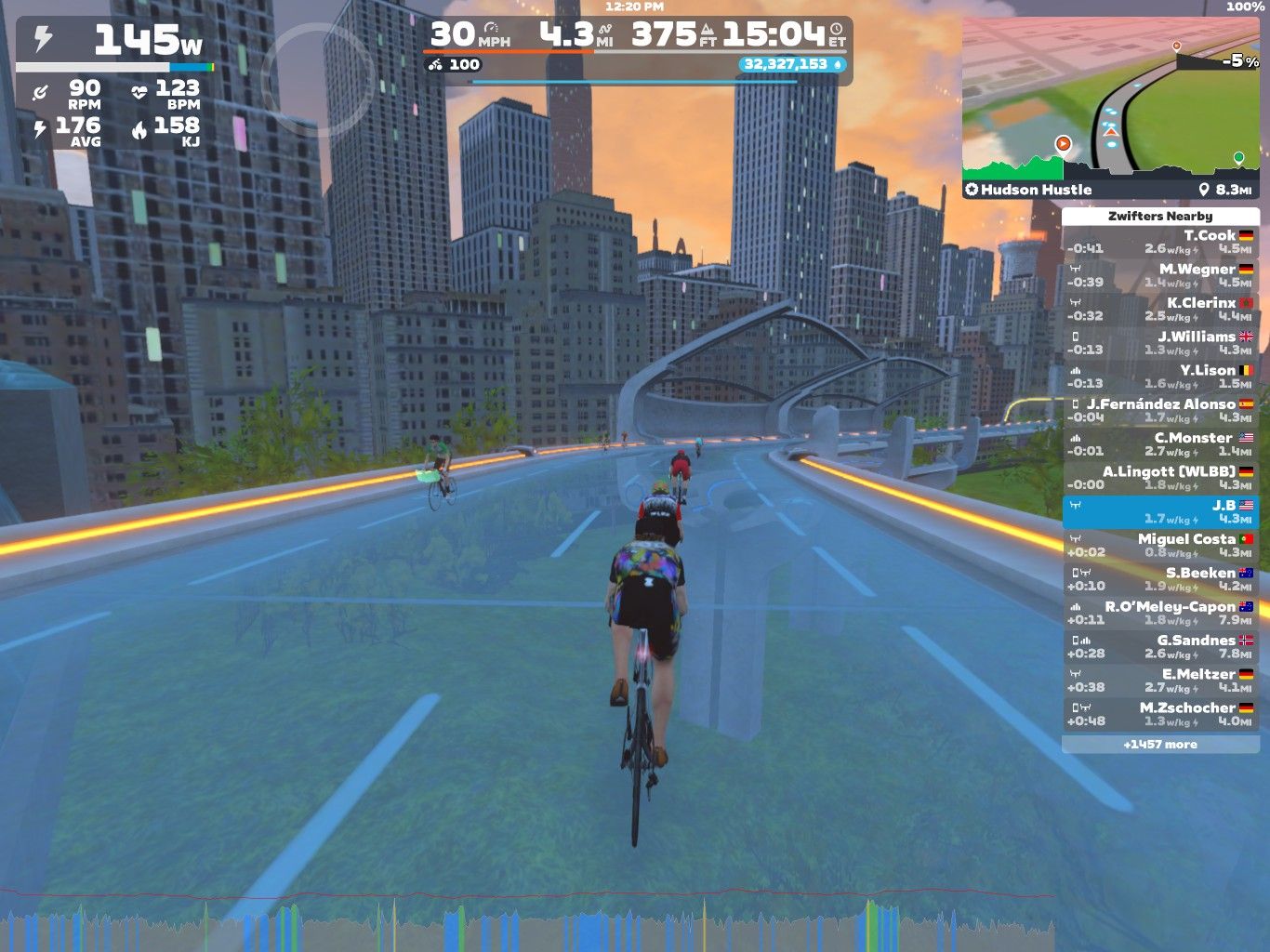Select the highlighted J.B rider row
This screenshot has width=1270, height=952.
[1160, 511]
